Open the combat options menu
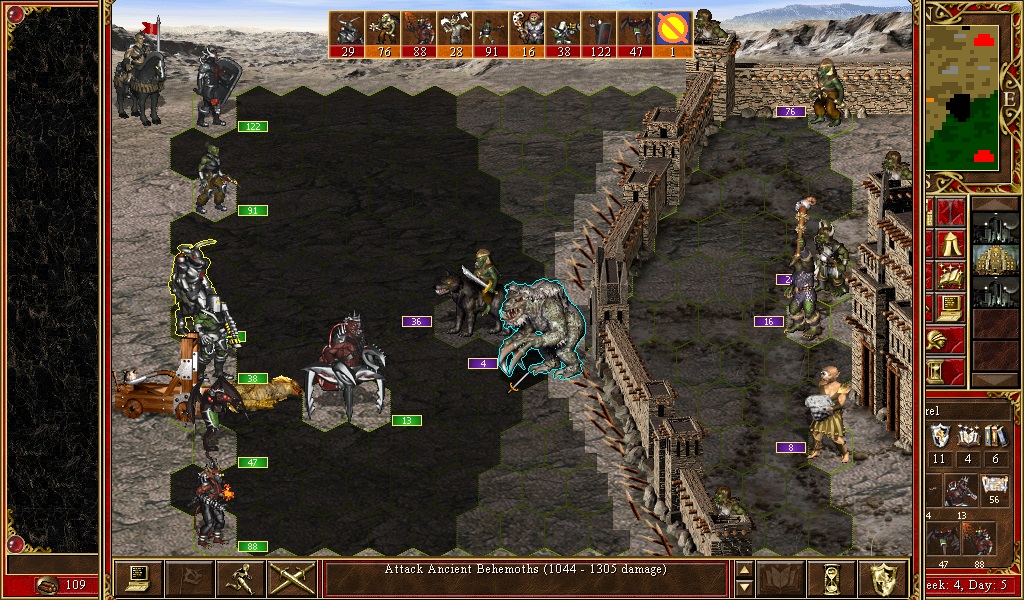 tap(139, 578)
